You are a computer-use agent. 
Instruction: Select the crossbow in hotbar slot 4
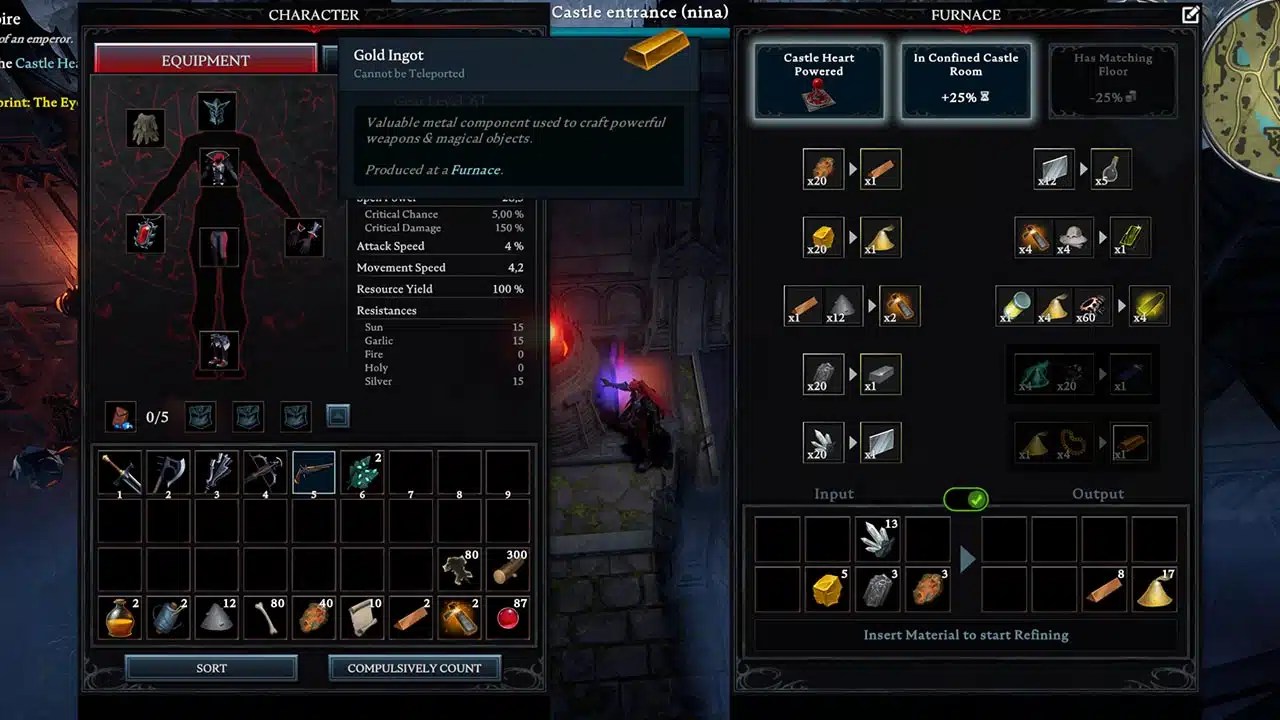(x=265, y=472)
